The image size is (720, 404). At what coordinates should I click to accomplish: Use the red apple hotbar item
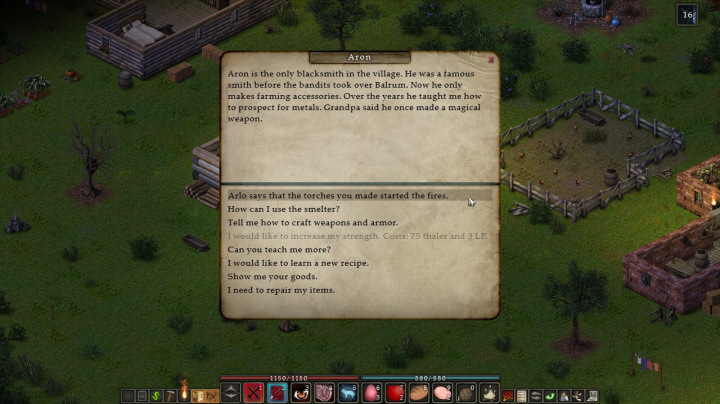(x=396, y=393)
